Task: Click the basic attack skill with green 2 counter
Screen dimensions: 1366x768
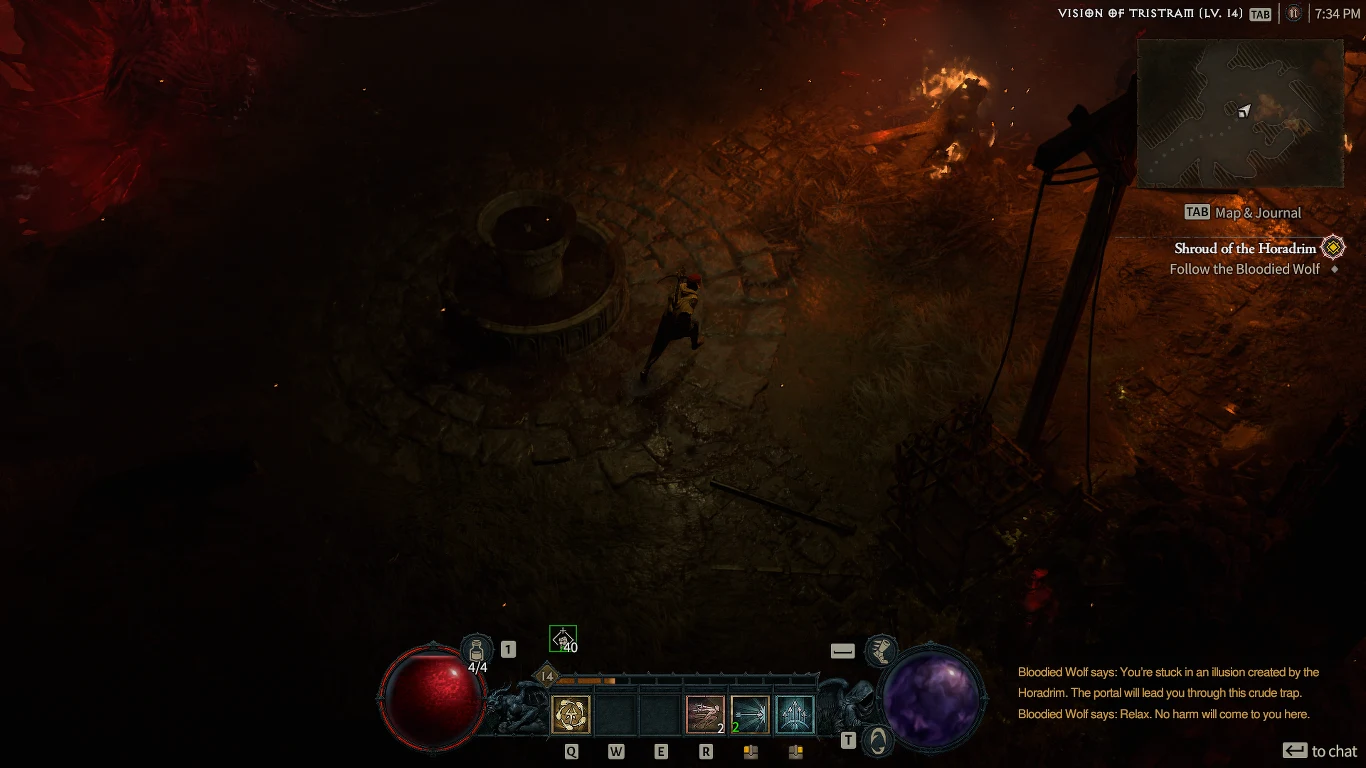Action: click(749, 712)
